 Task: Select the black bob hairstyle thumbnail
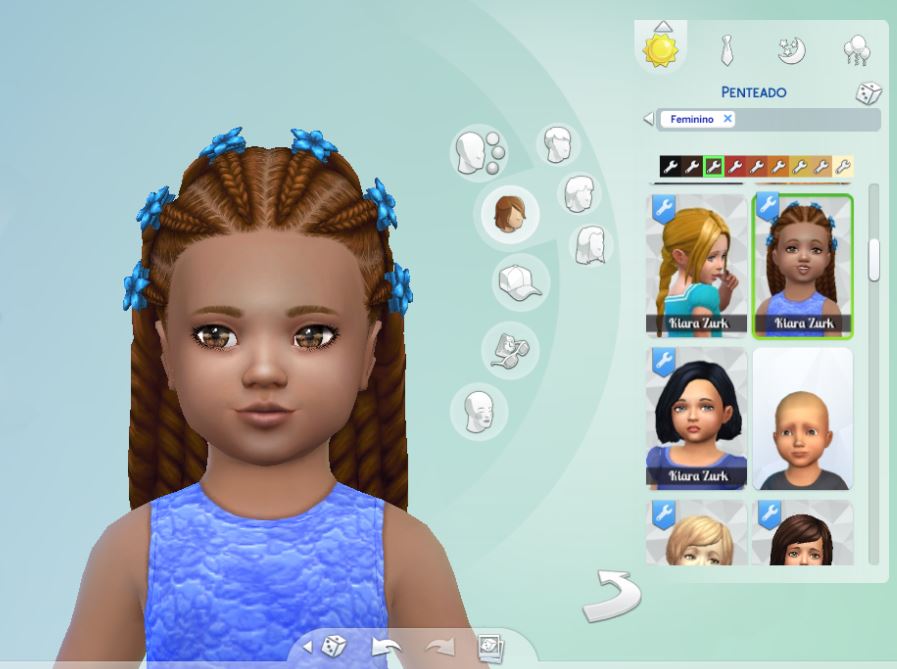click(x=696, y=418)
